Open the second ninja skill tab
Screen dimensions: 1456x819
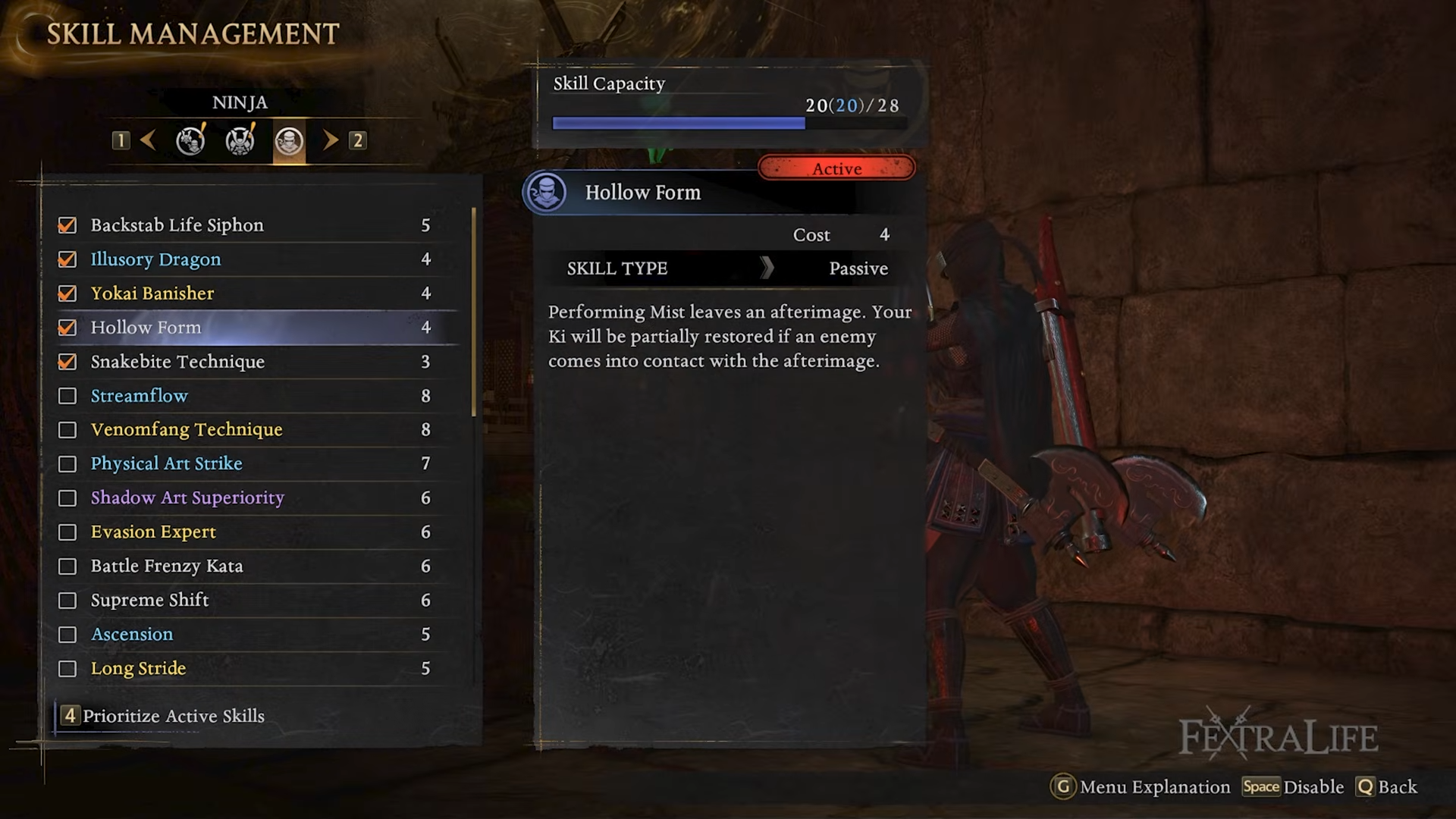[240, 140]
